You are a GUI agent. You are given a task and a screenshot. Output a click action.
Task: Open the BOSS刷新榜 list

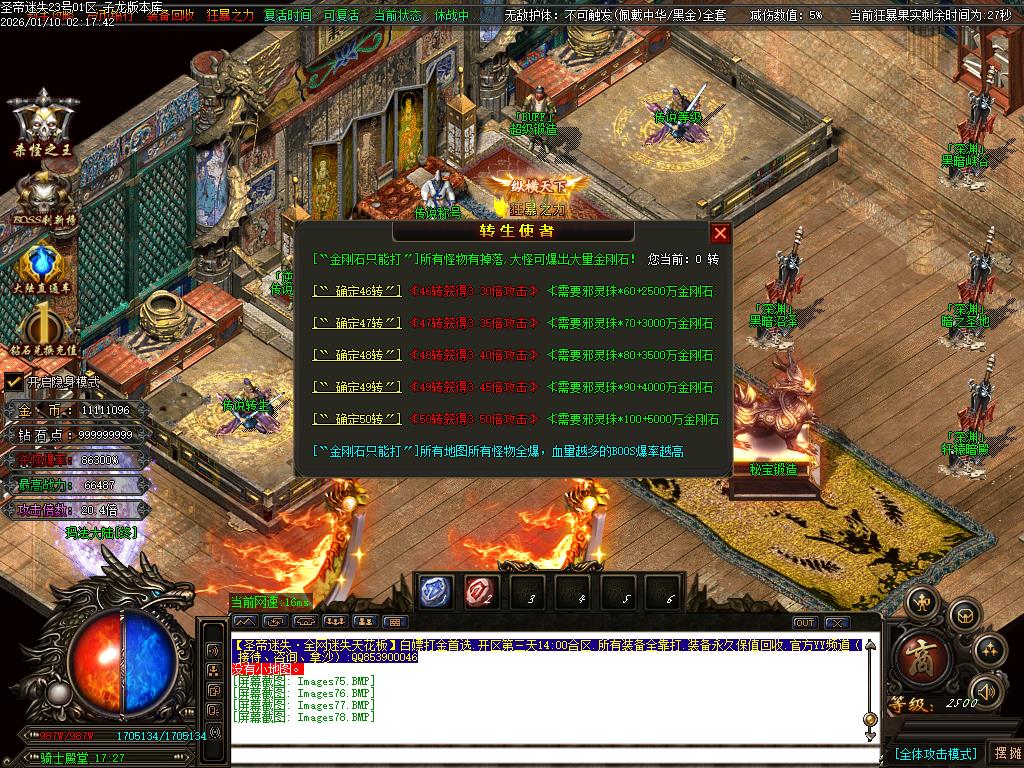43,198
